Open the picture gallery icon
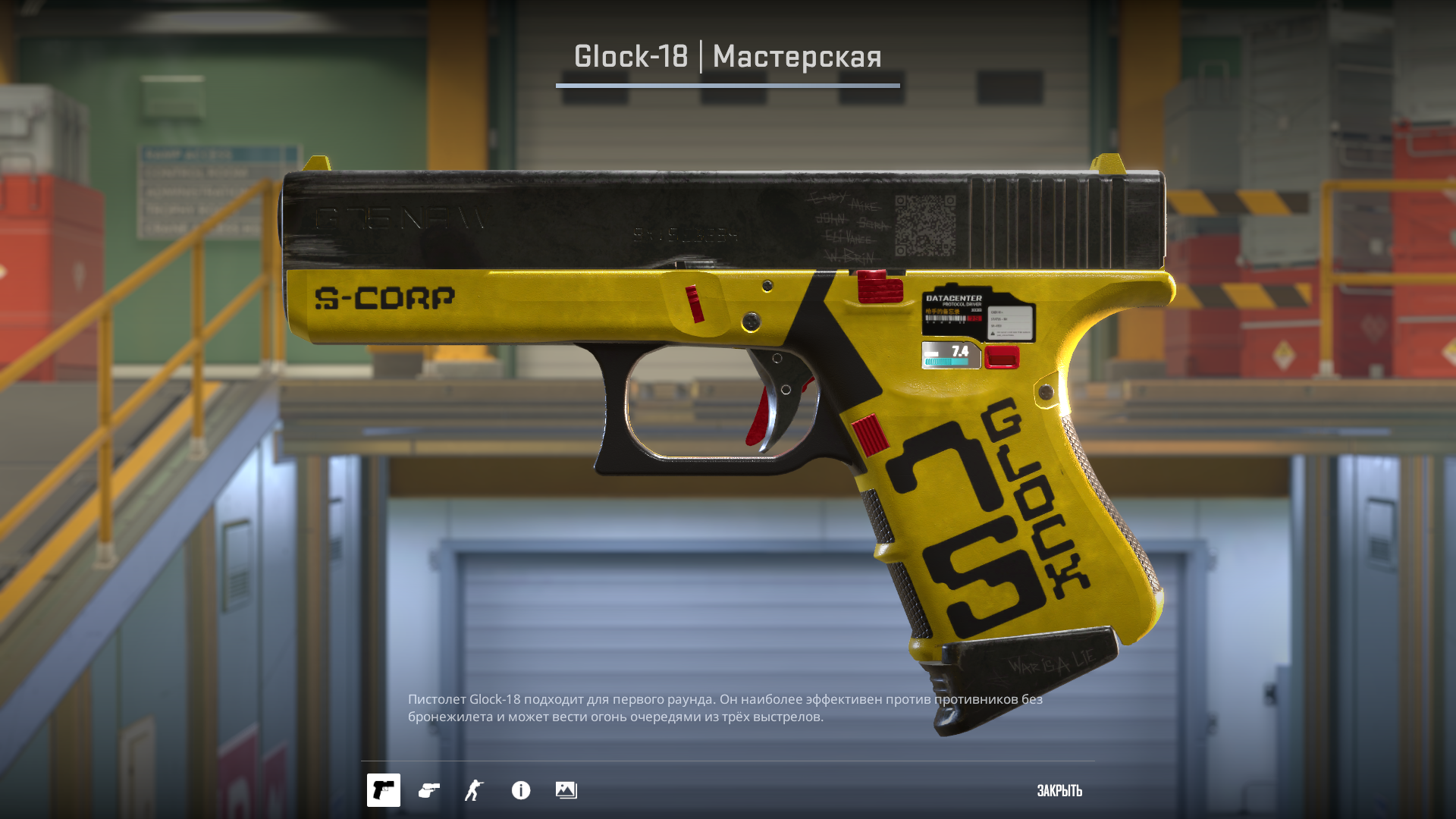The width and height of the screenshot is (1456, 819). (x=566, y=790)
